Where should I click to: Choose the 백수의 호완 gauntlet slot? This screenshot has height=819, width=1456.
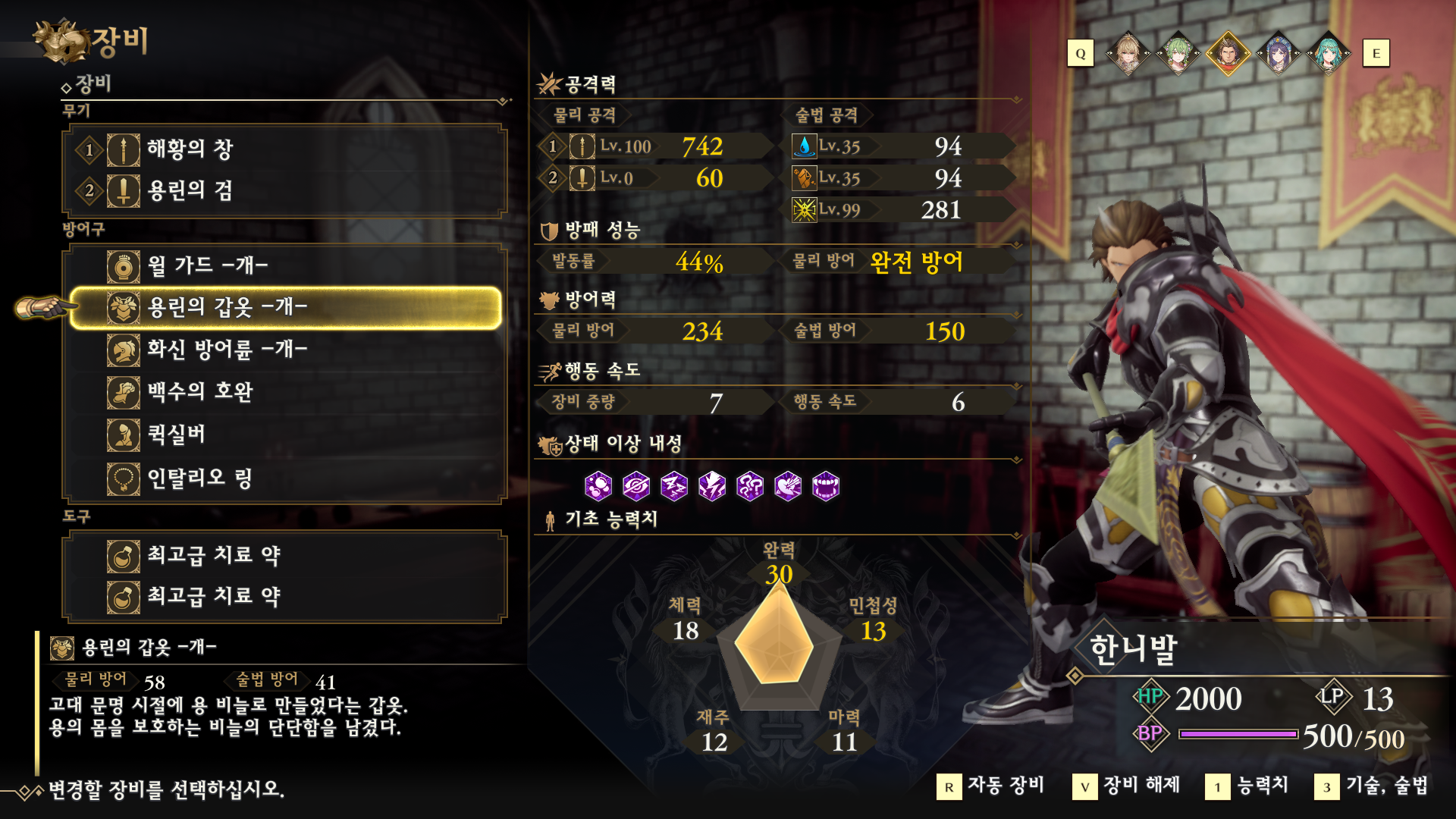pyautogui.click(x=284, y=392)
